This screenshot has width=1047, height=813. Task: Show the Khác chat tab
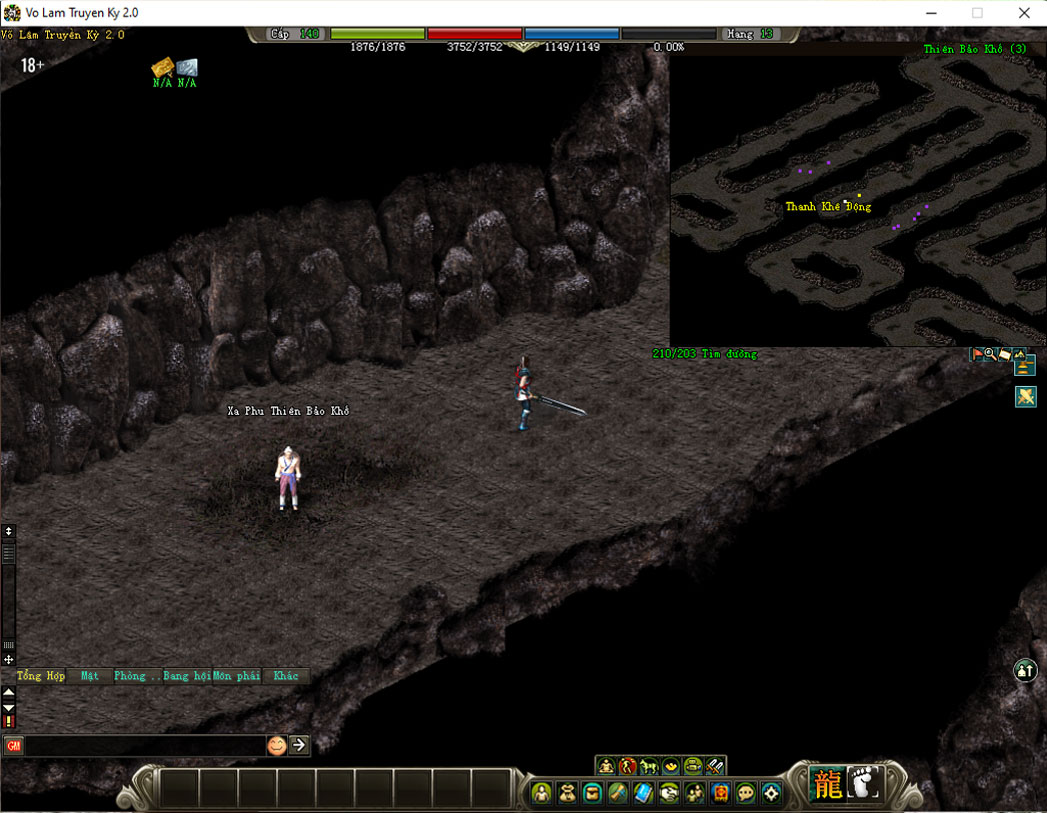click(x=286, y=676)
